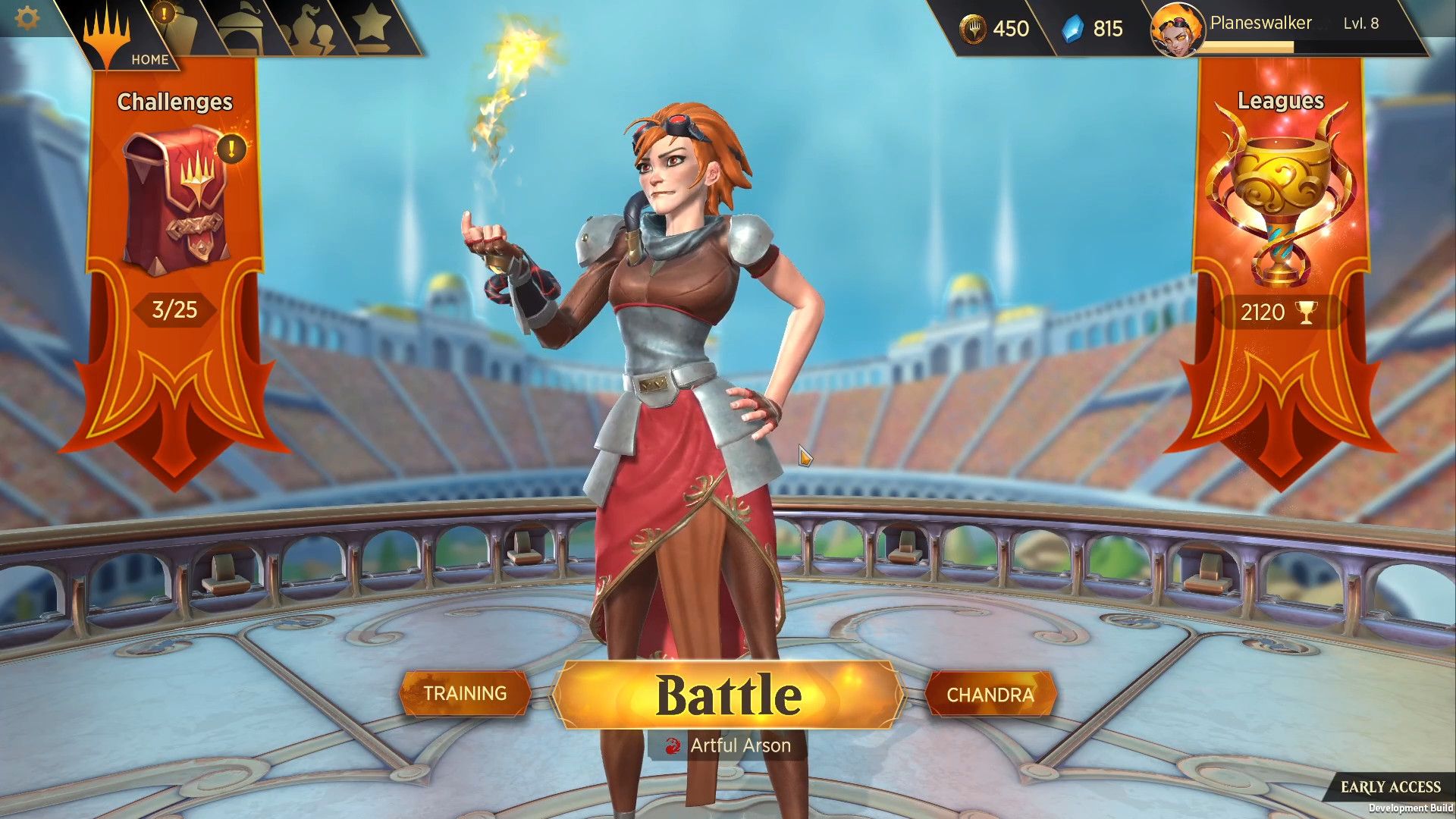Image resolution: width=1456 pixels, height=819 pixels.
Task: Open the settings gear
Action: pos(27,18)
